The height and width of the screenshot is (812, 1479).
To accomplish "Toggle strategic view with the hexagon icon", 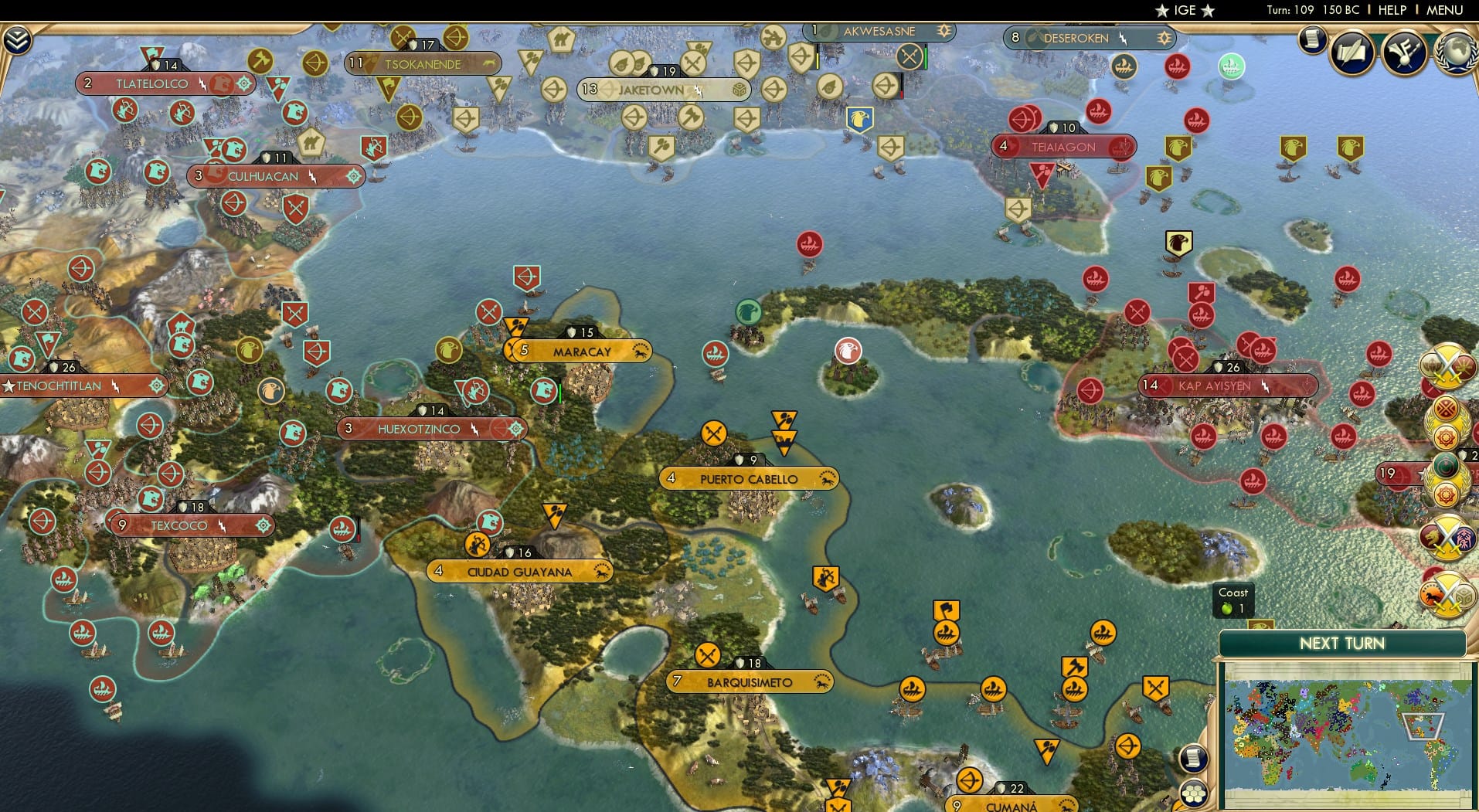I will [1195, 795].
